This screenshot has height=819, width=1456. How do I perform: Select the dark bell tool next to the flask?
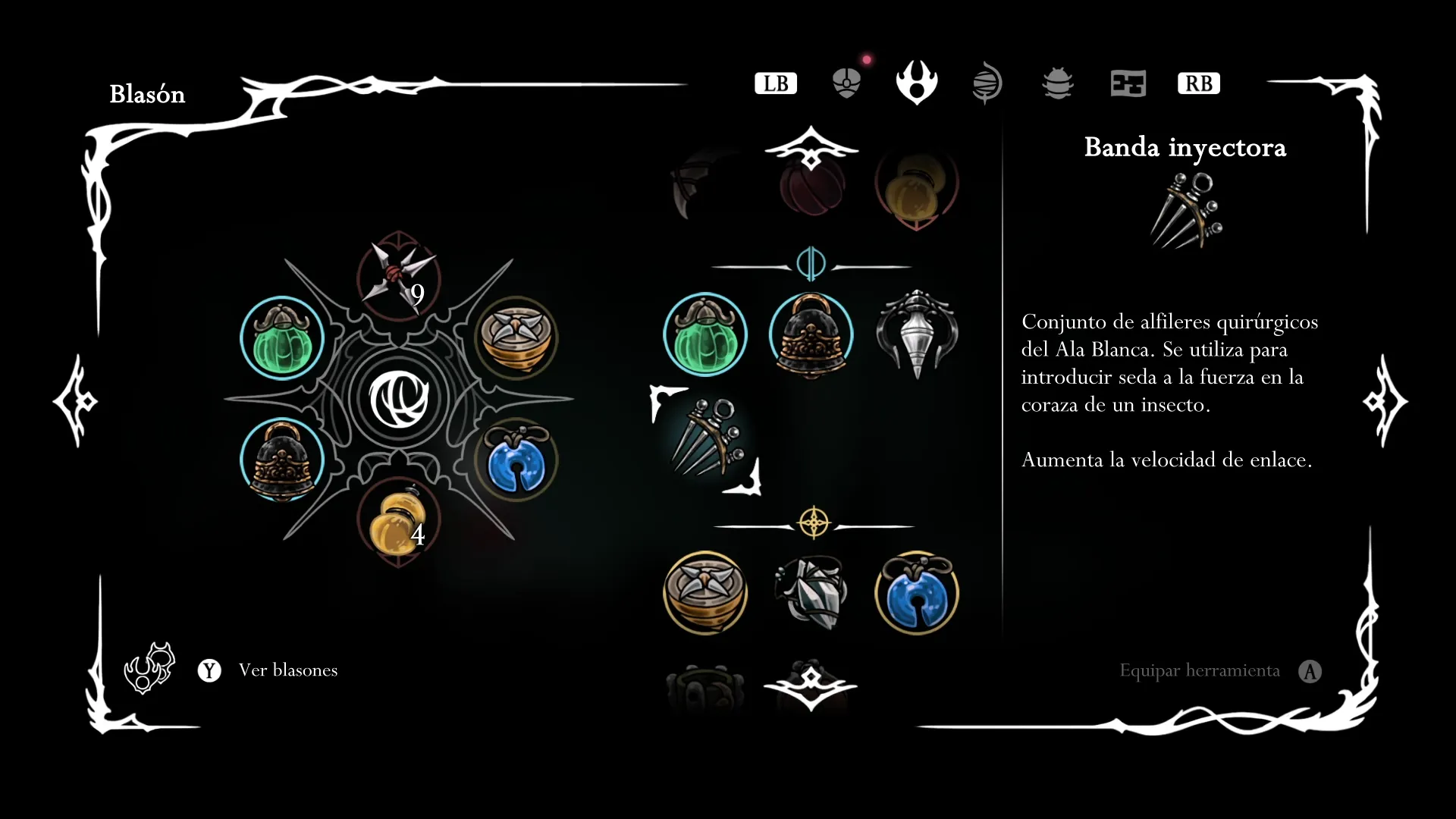[x=811, y=334]
